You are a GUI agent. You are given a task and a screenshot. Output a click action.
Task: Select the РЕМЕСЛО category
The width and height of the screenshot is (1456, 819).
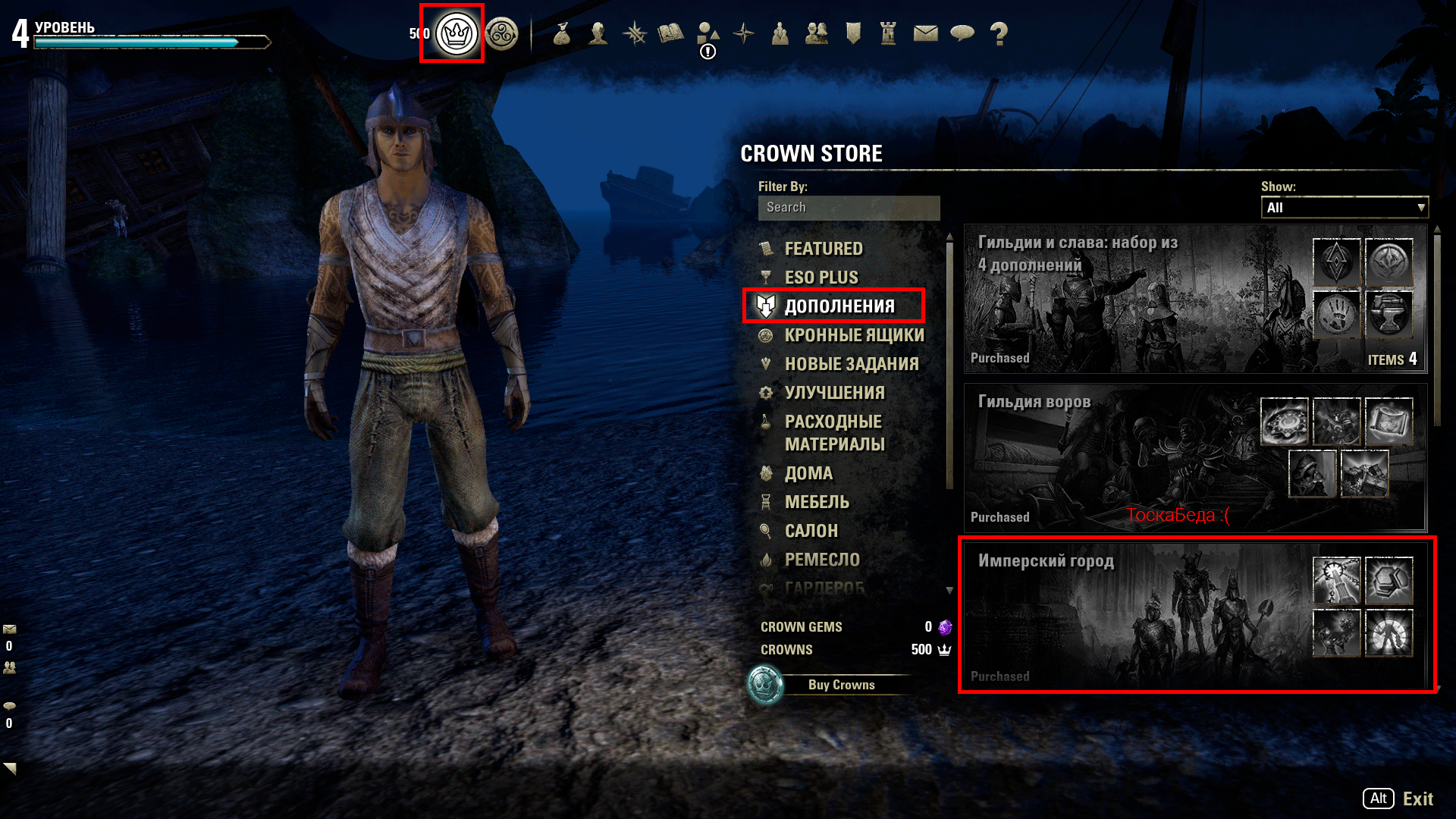pos(822,560)
